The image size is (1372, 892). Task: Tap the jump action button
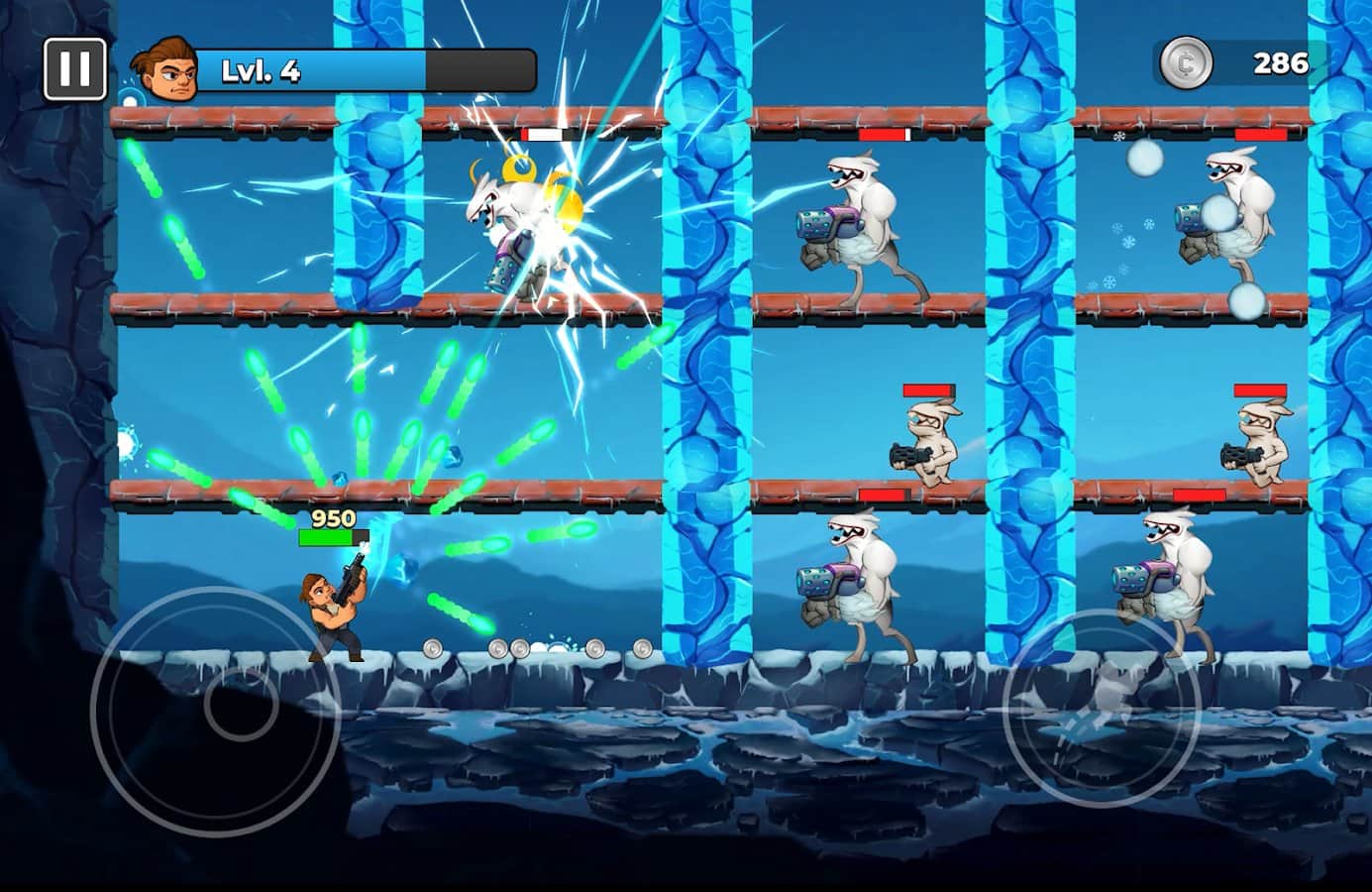coord(1102,710)
